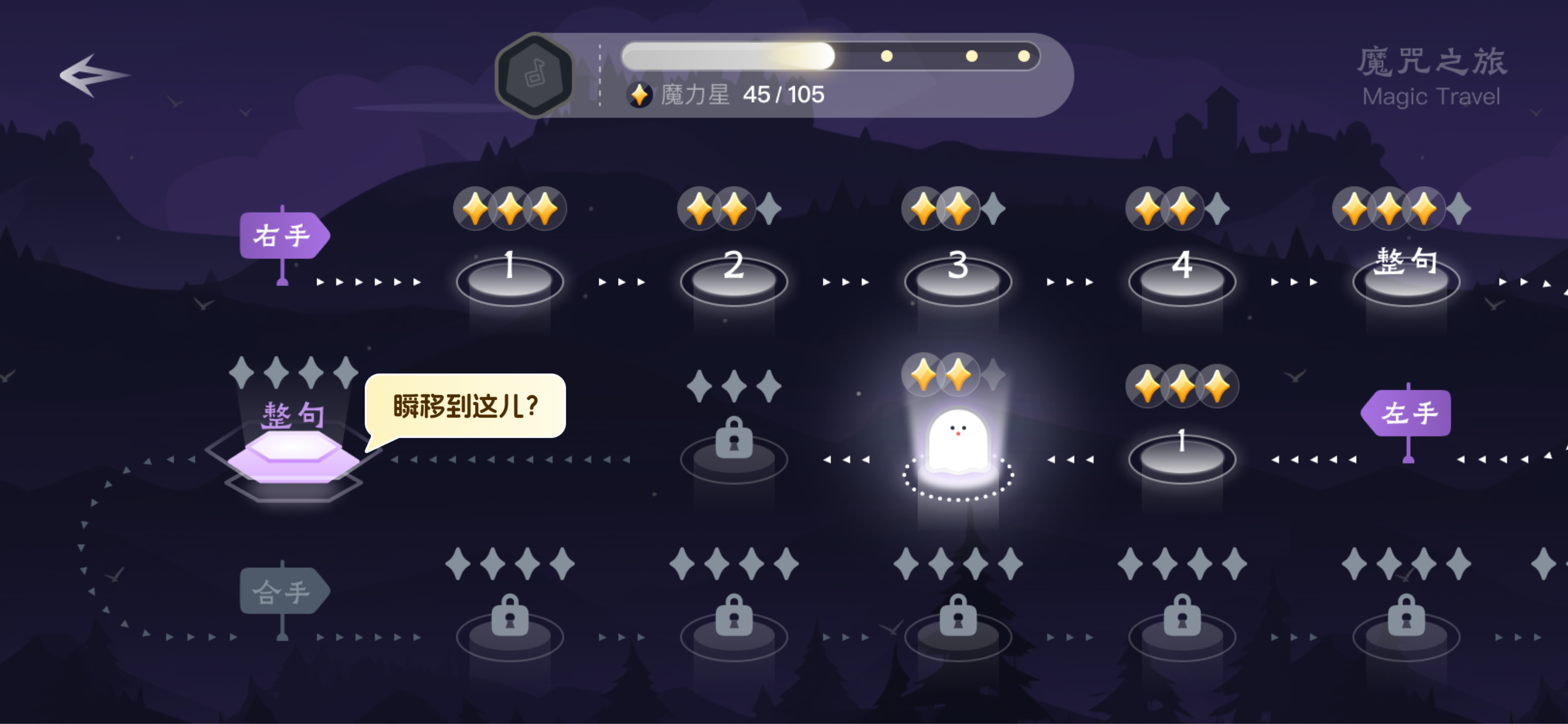Click the 左手 signpost
1568x724 pixels.
coord(1408,413)
